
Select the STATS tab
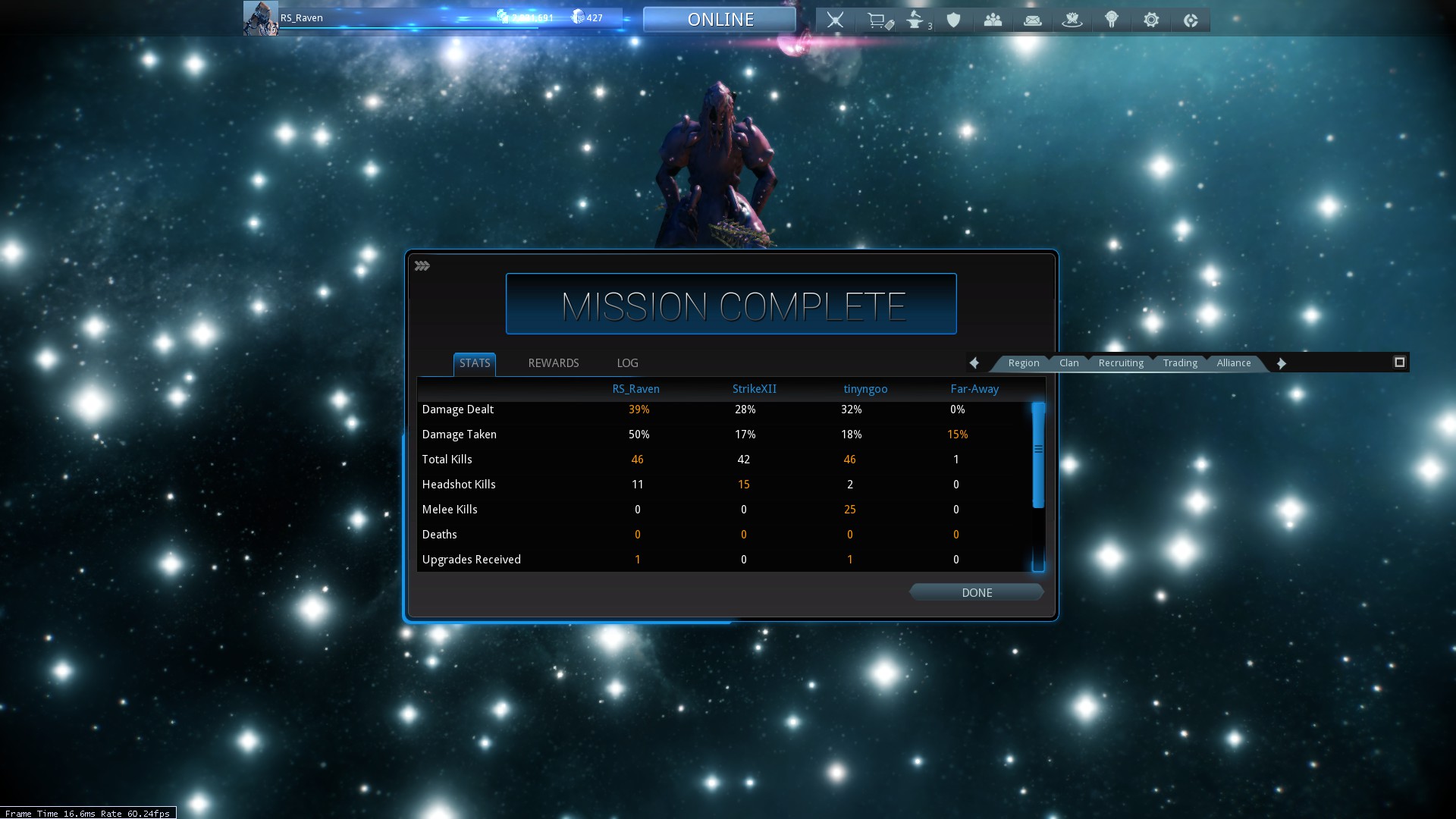[x=475, y=363]
